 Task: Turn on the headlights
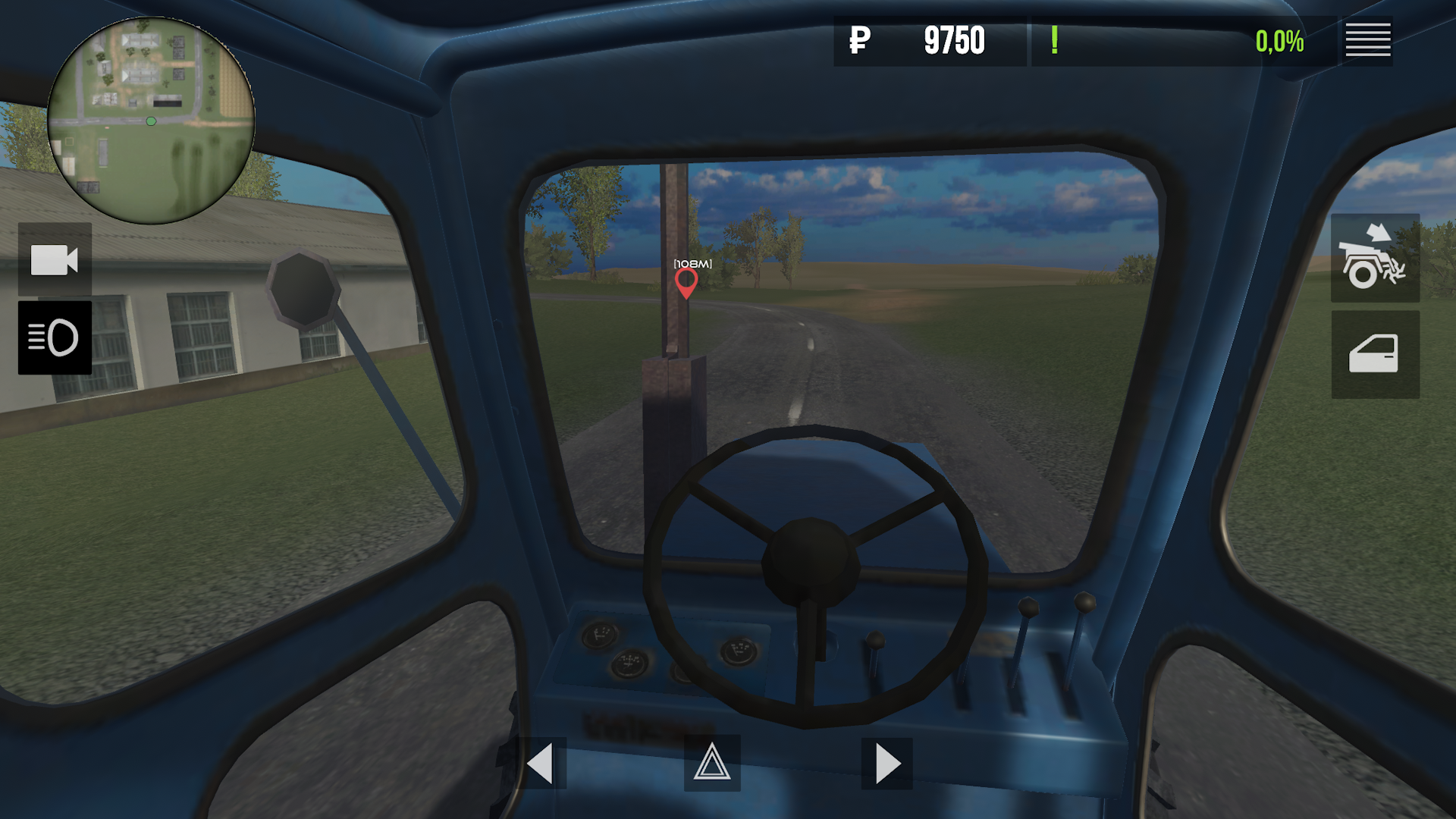point(54,338)
